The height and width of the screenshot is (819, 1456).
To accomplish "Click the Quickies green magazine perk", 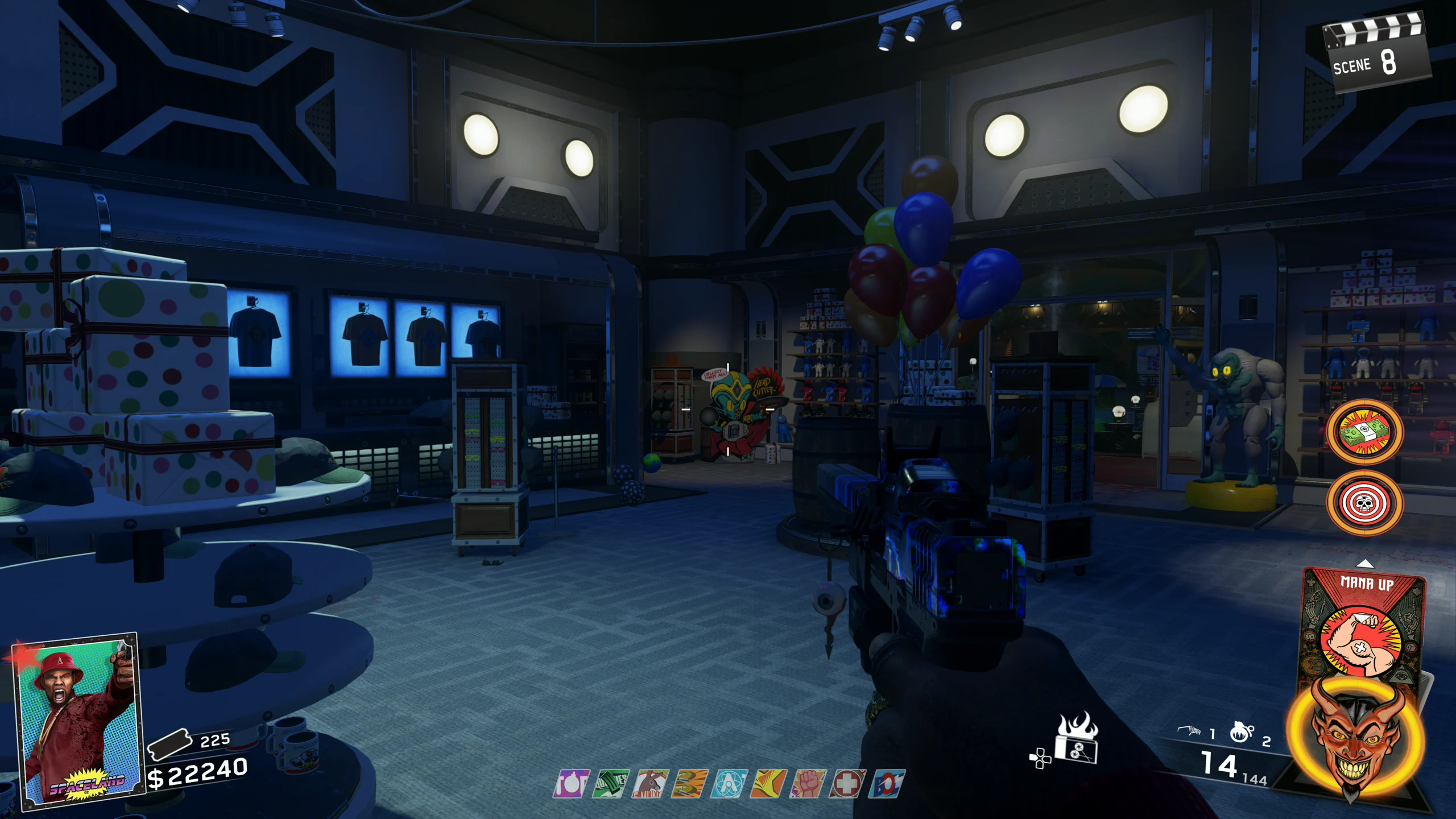I will (611, 784).
